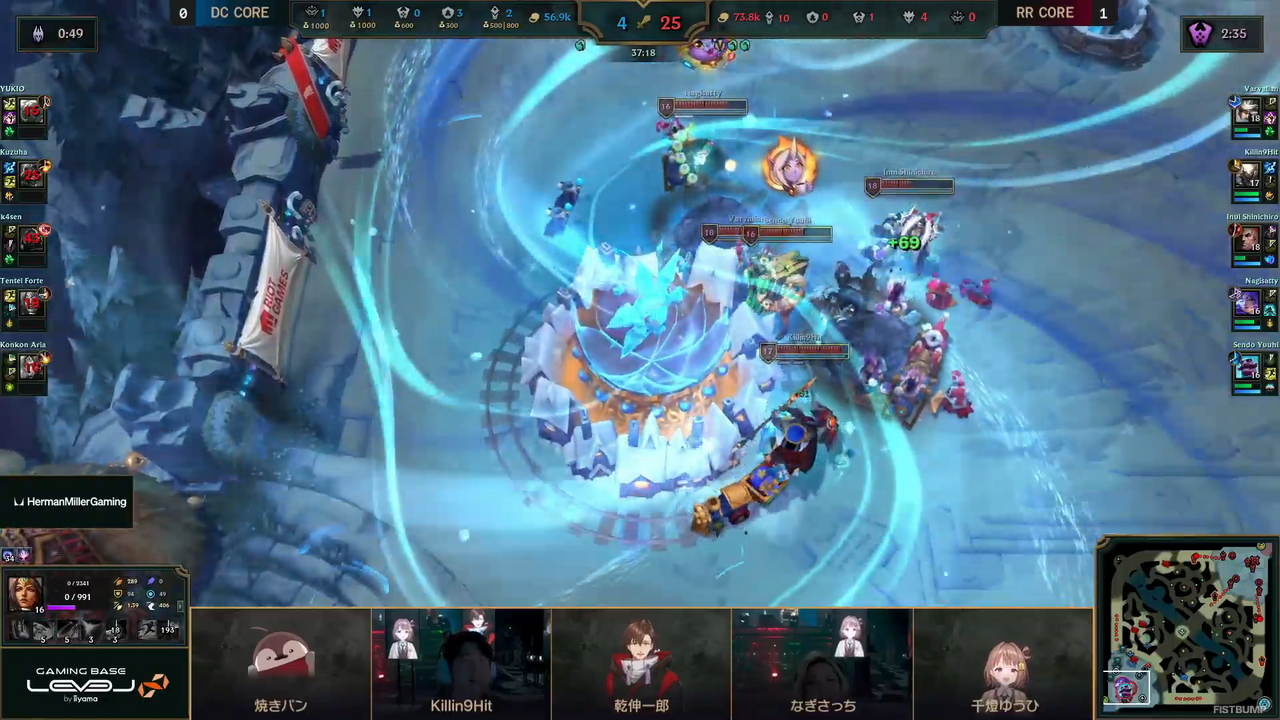
Task: Select Kuzuha's champion portrait
Action: pyautogui.click(x=31, y=174)
